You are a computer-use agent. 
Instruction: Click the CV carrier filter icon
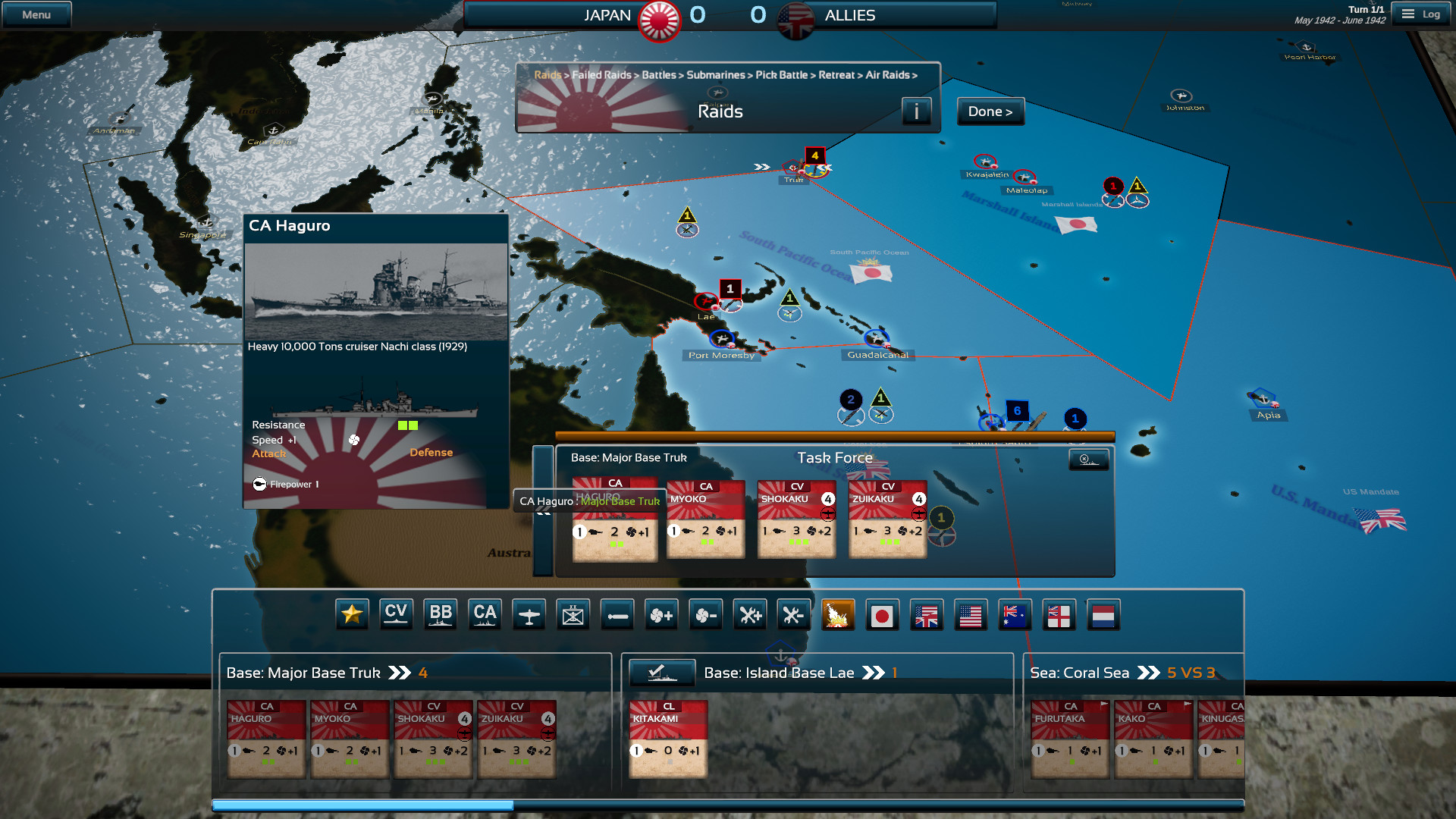tap(396, 614)
